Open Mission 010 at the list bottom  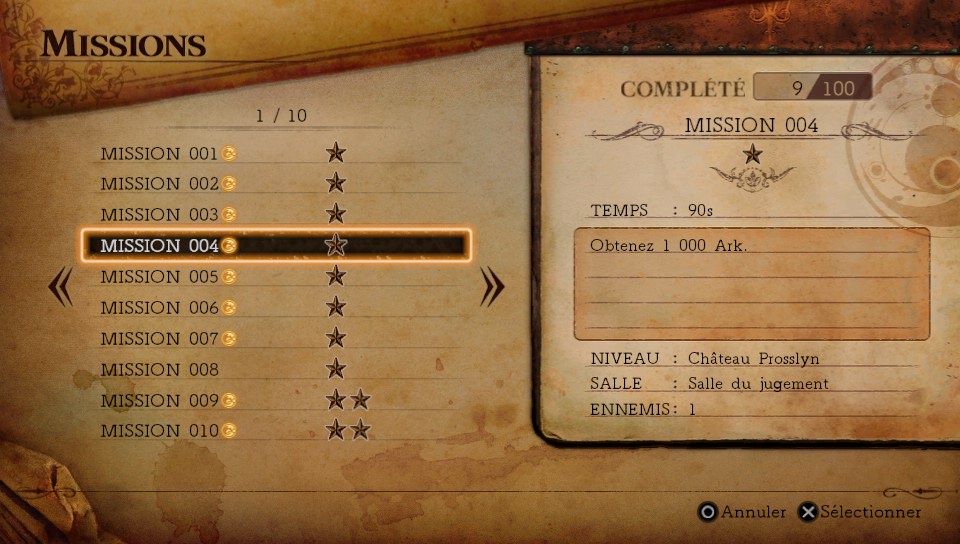(x=160, y=432)
